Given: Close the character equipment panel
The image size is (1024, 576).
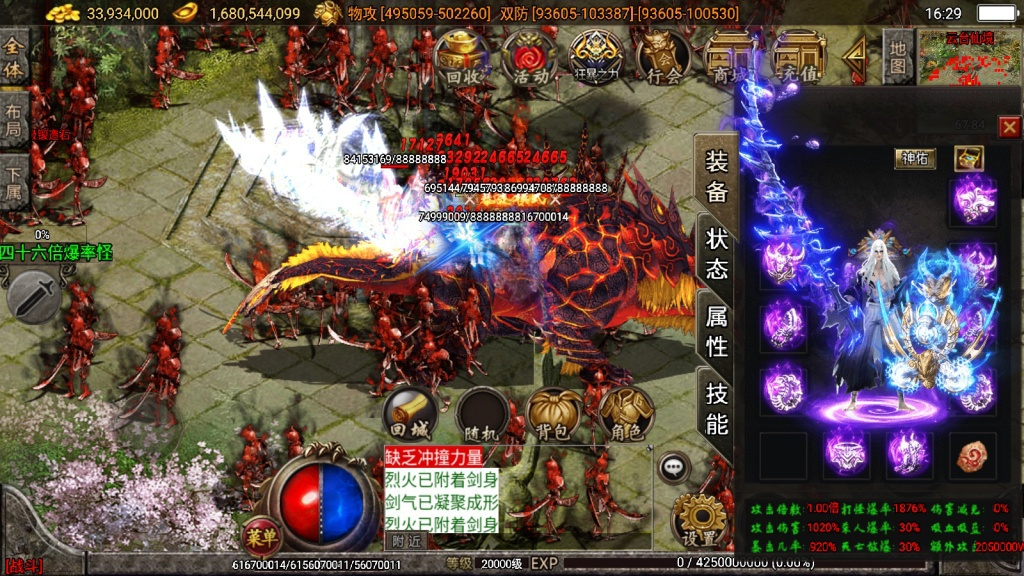Looking at the screenshot, I should tap(1009, 126).
